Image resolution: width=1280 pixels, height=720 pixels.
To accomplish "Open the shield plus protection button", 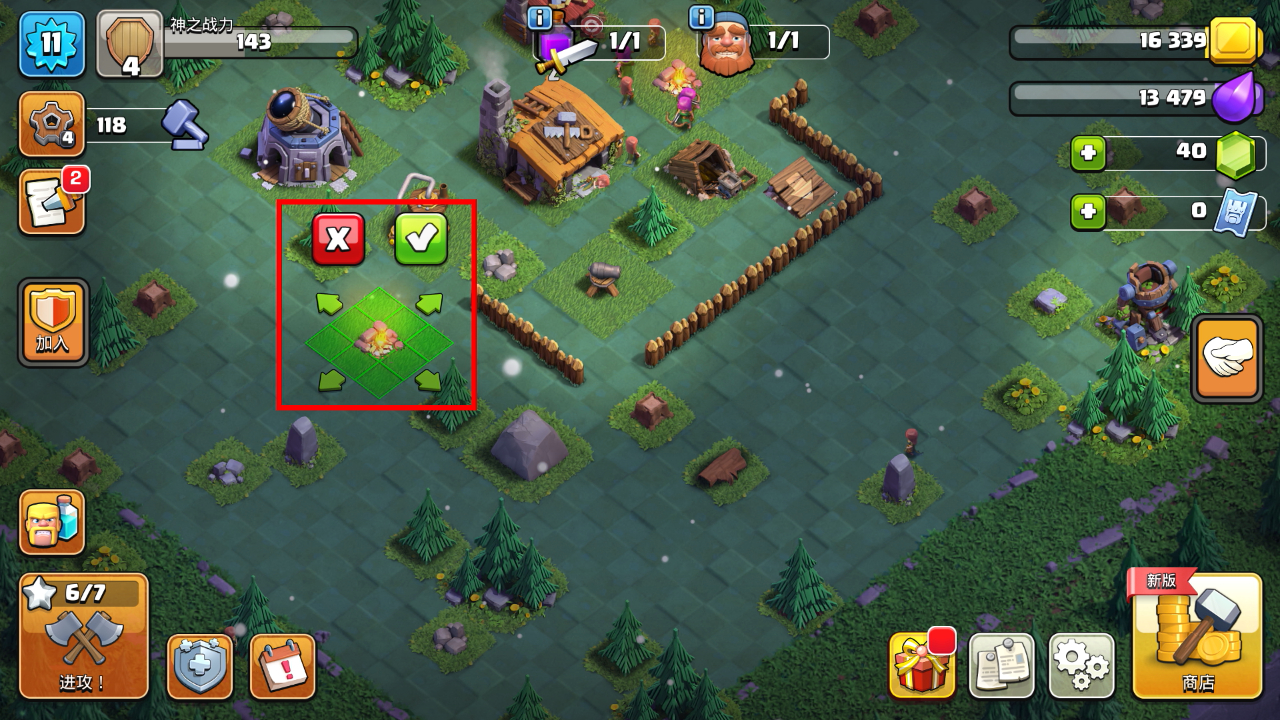I will tap(200, 666).
